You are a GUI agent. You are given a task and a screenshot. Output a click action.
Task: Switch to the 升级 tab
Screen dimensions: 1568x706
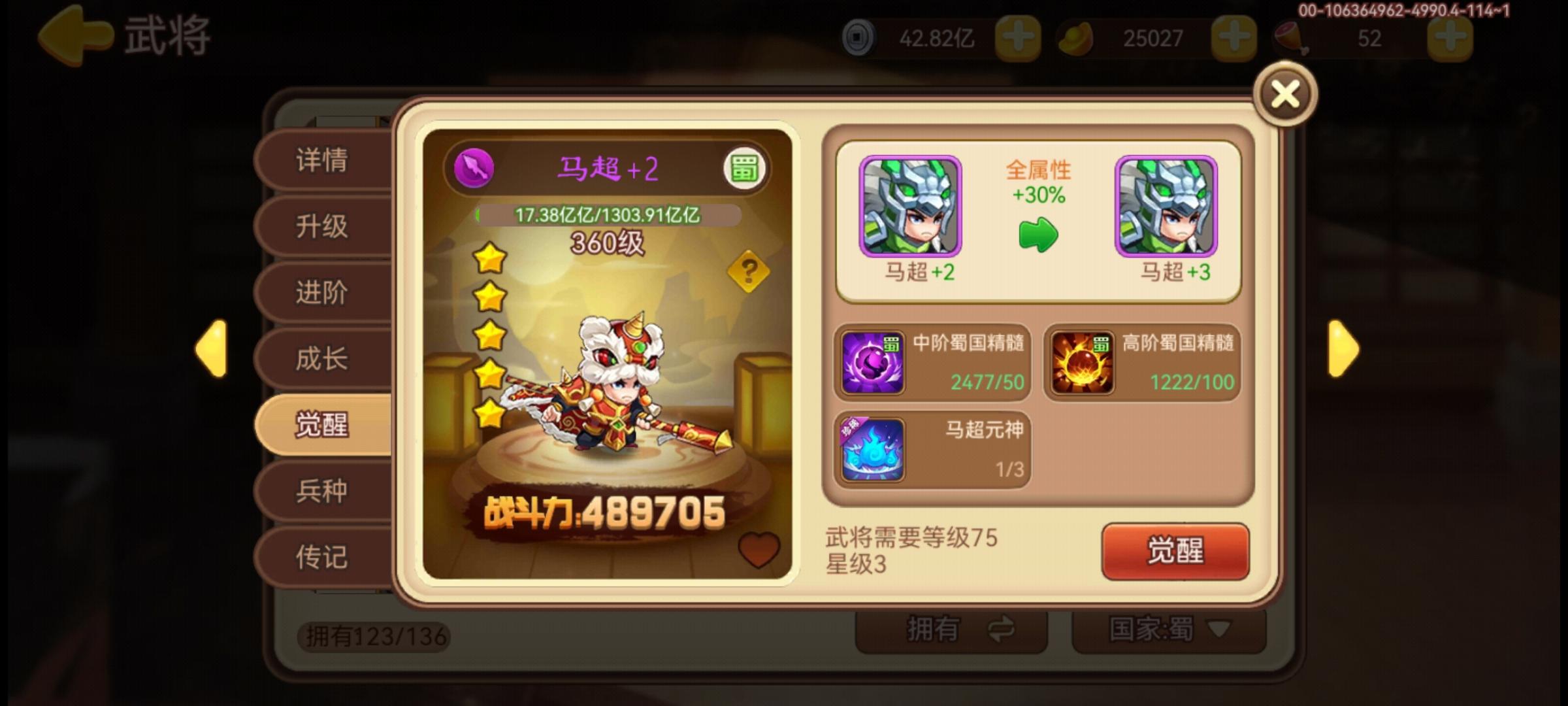point(321,226)
